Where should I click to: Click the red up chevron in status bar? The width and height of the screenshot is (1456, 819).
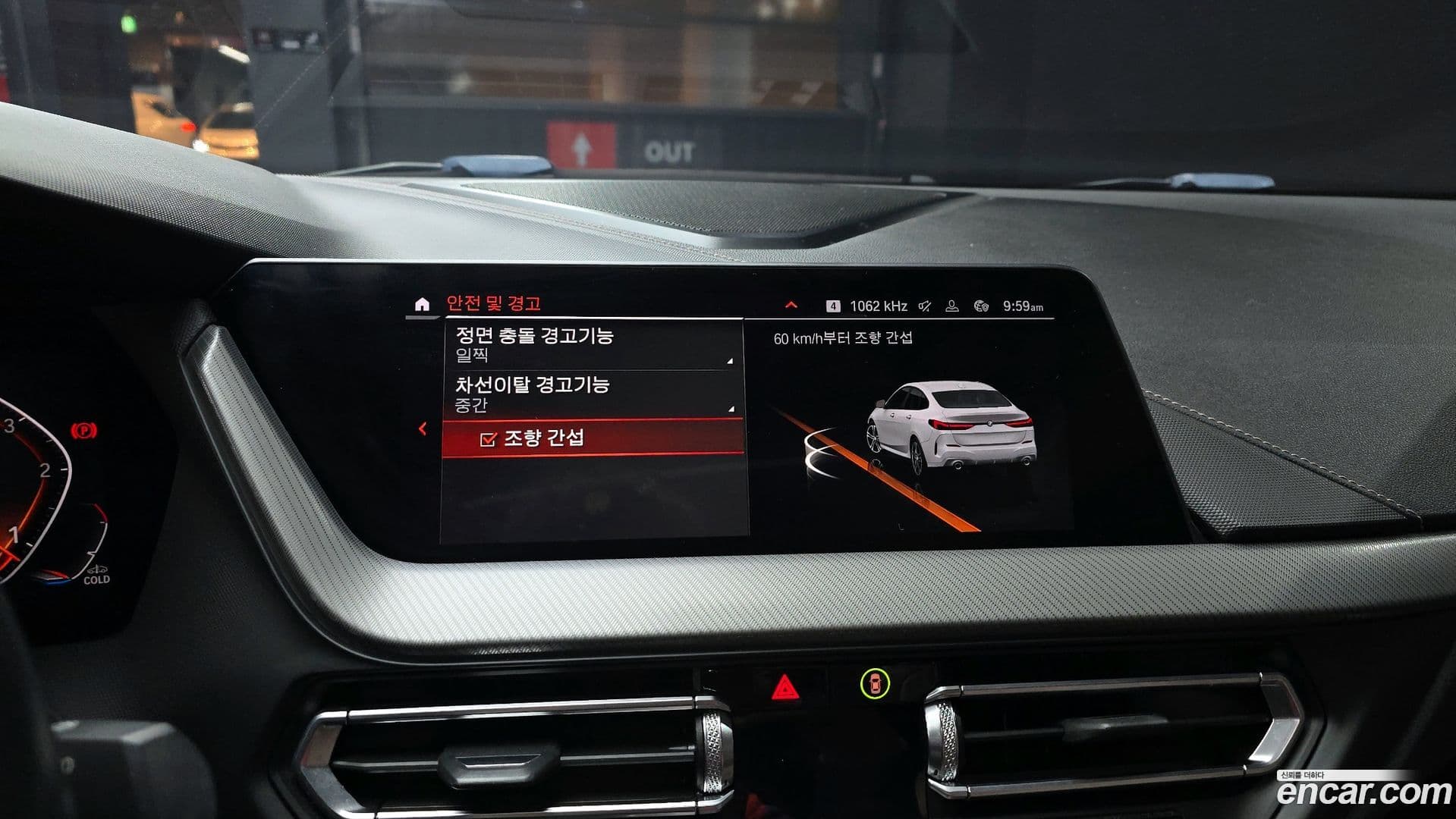[x=791, y=306]
